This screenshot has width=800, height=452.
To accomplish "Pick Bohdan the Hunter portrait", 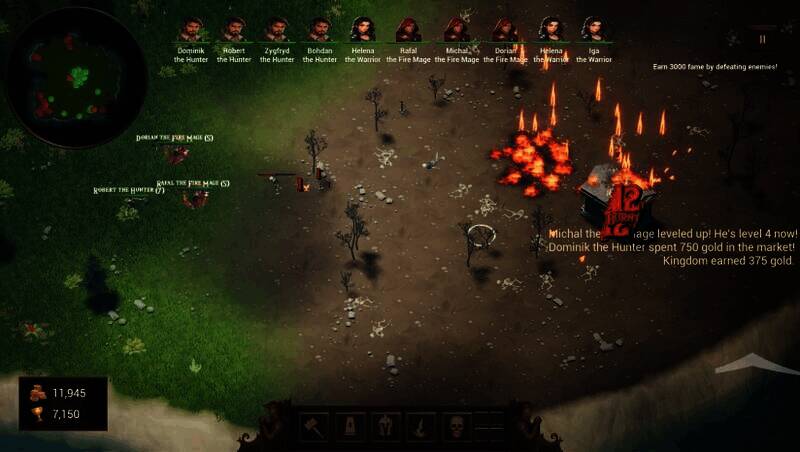I will [320, 30].
